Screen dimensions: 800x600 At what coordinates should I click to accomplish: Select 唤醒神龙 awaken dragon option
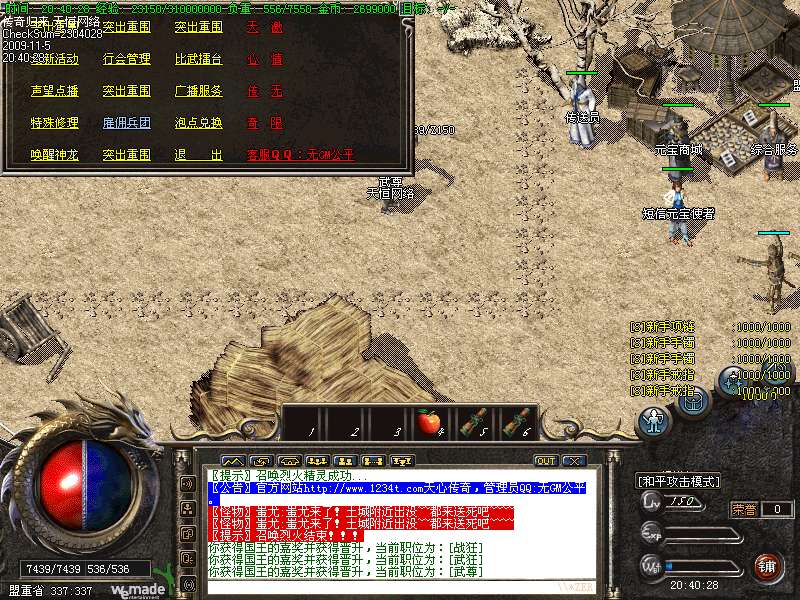point(54,155)
